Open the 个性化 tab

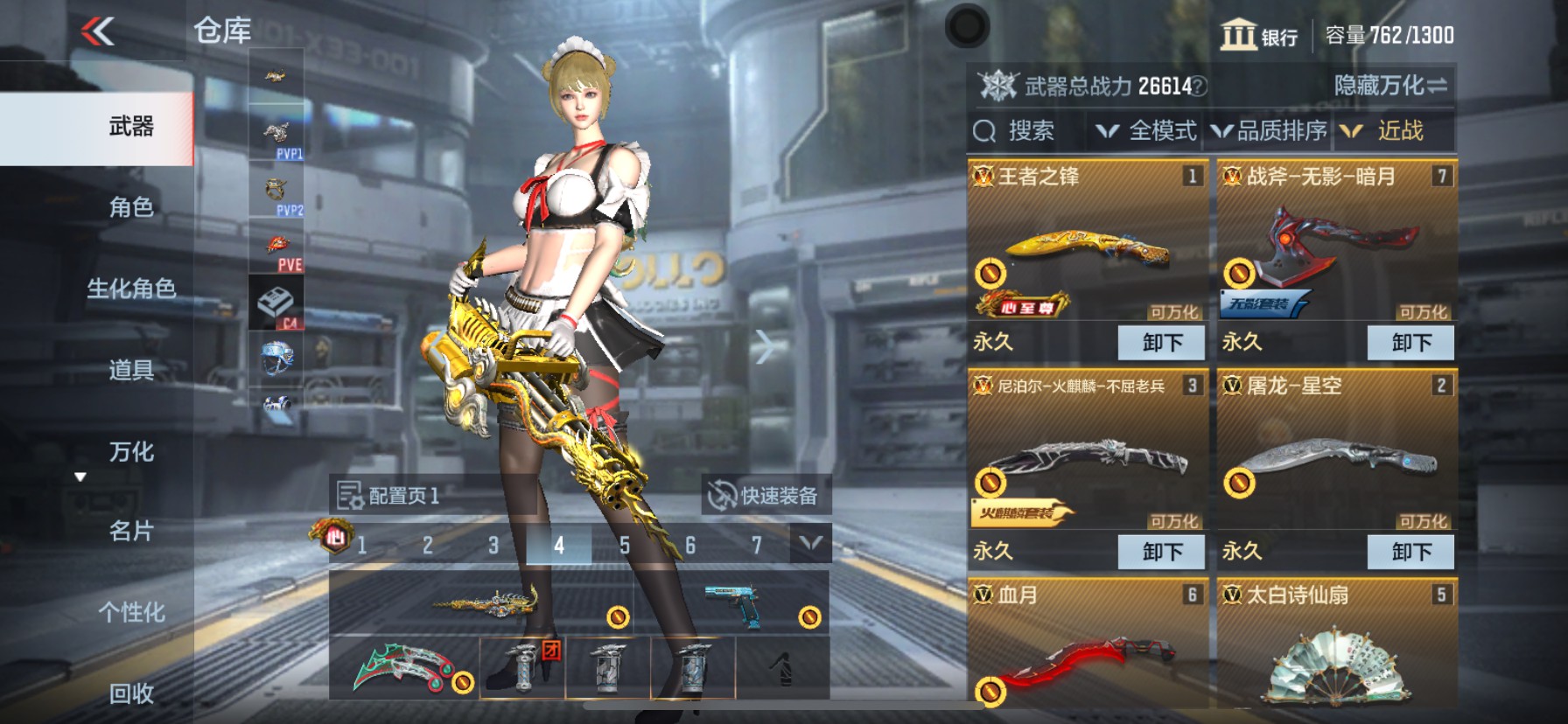[131, 612]
